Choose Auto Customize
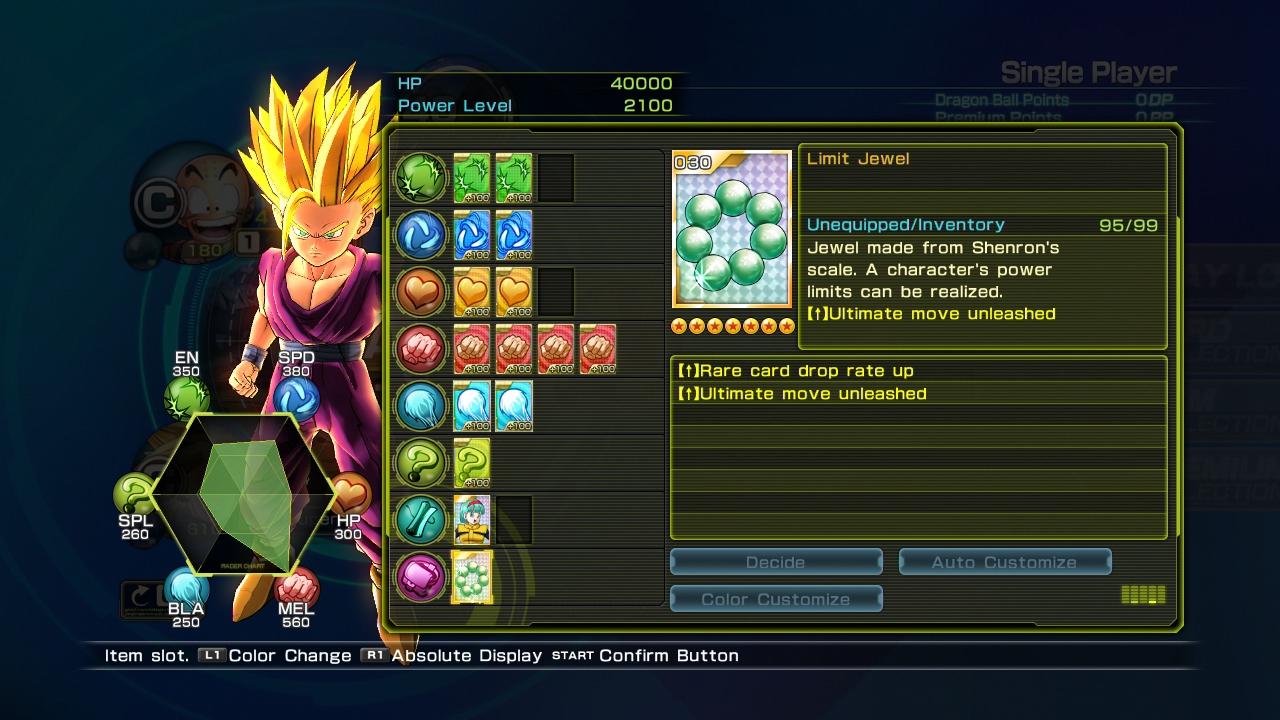 [x=1004, y=562]
